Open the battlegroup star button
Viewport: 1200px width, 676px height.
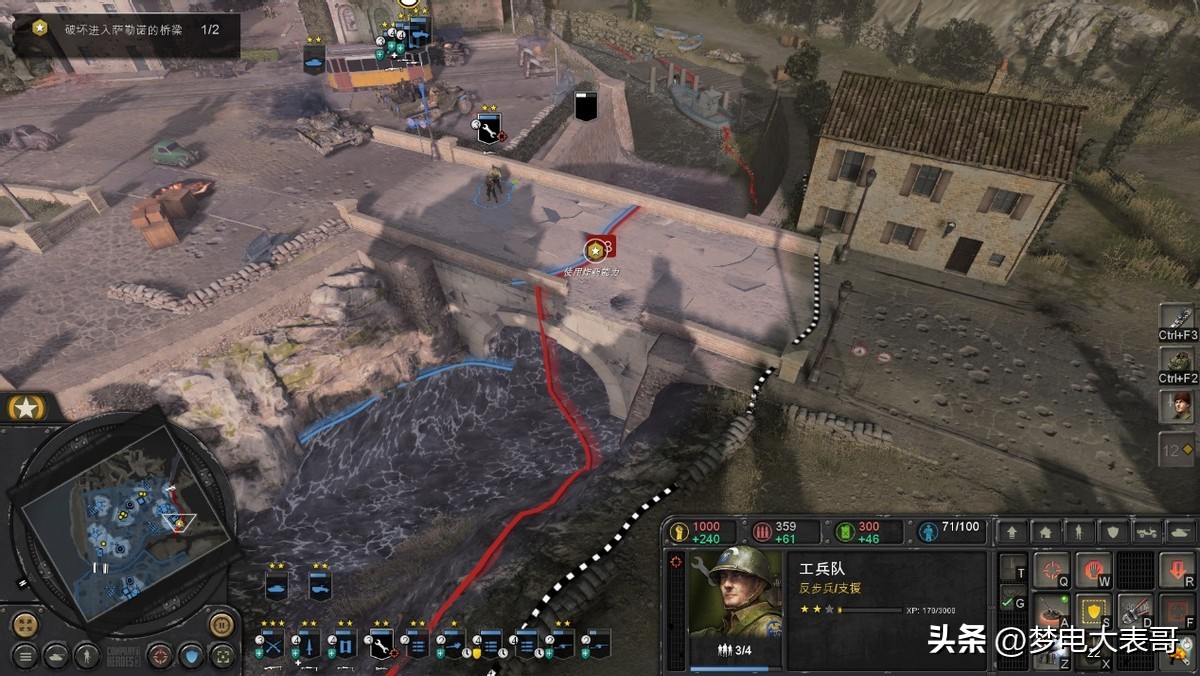[x=24, y=407]
